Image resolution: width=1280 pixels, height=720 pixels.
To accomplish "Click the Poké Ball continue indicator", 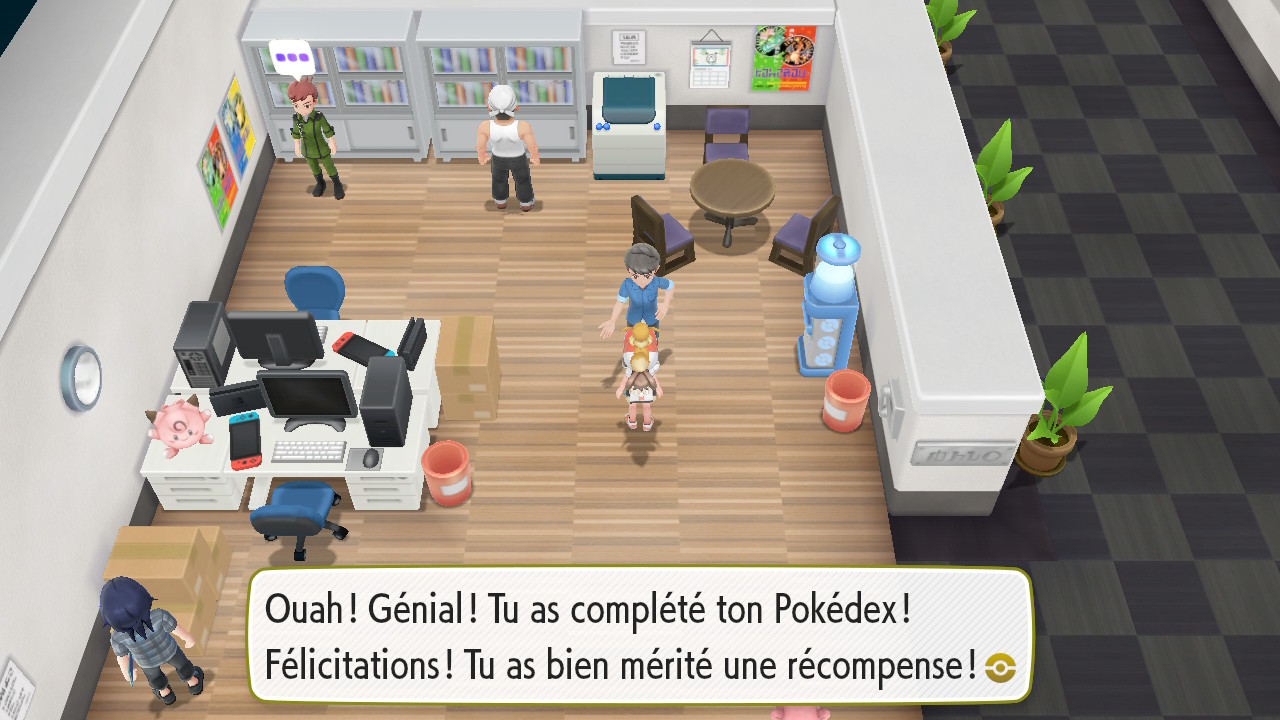I will point(1000,667).
